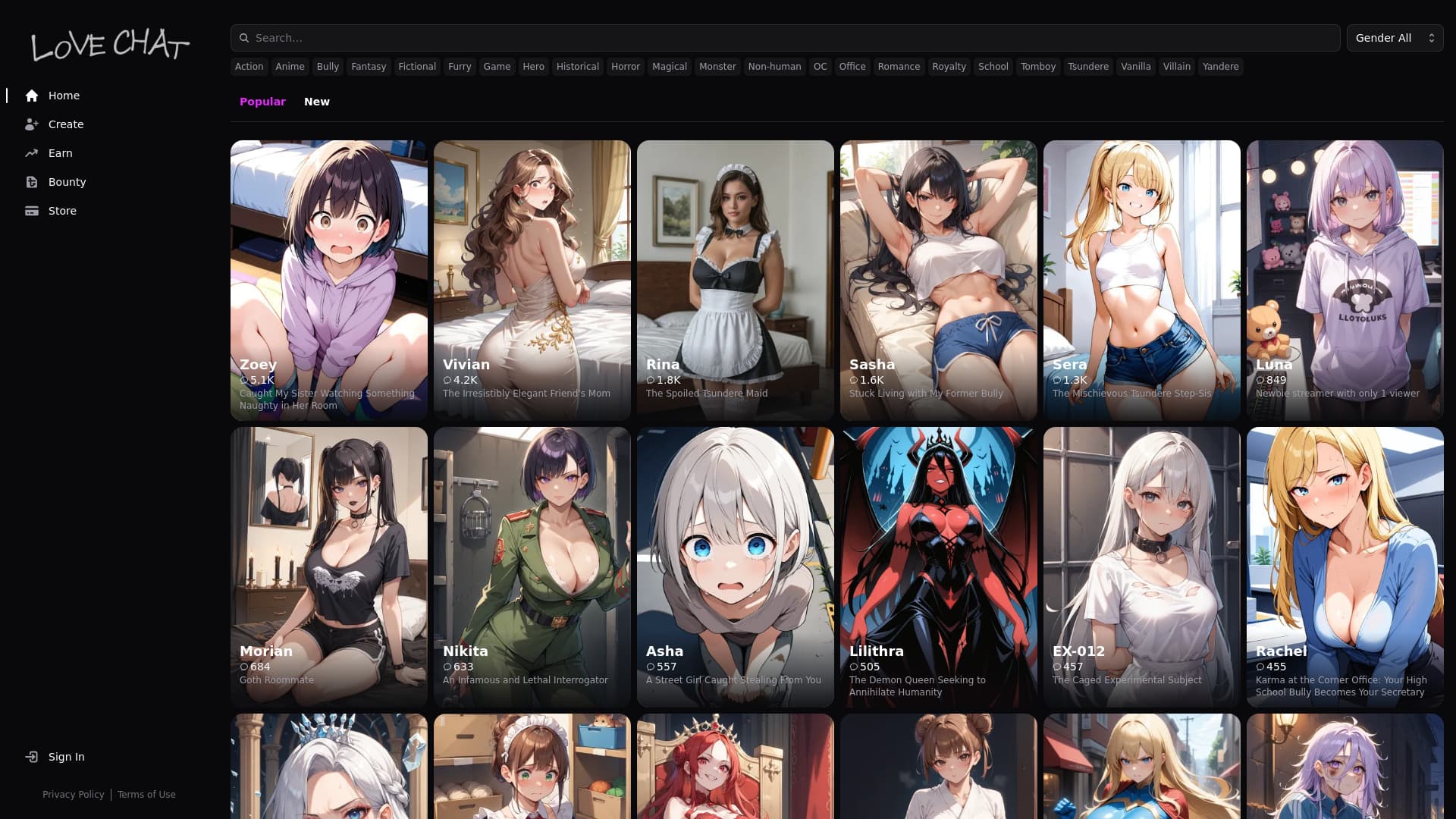Enable the Yandere filter tag
Viewport: 1456px width, 819px height.
click(x=1220, y=67)
